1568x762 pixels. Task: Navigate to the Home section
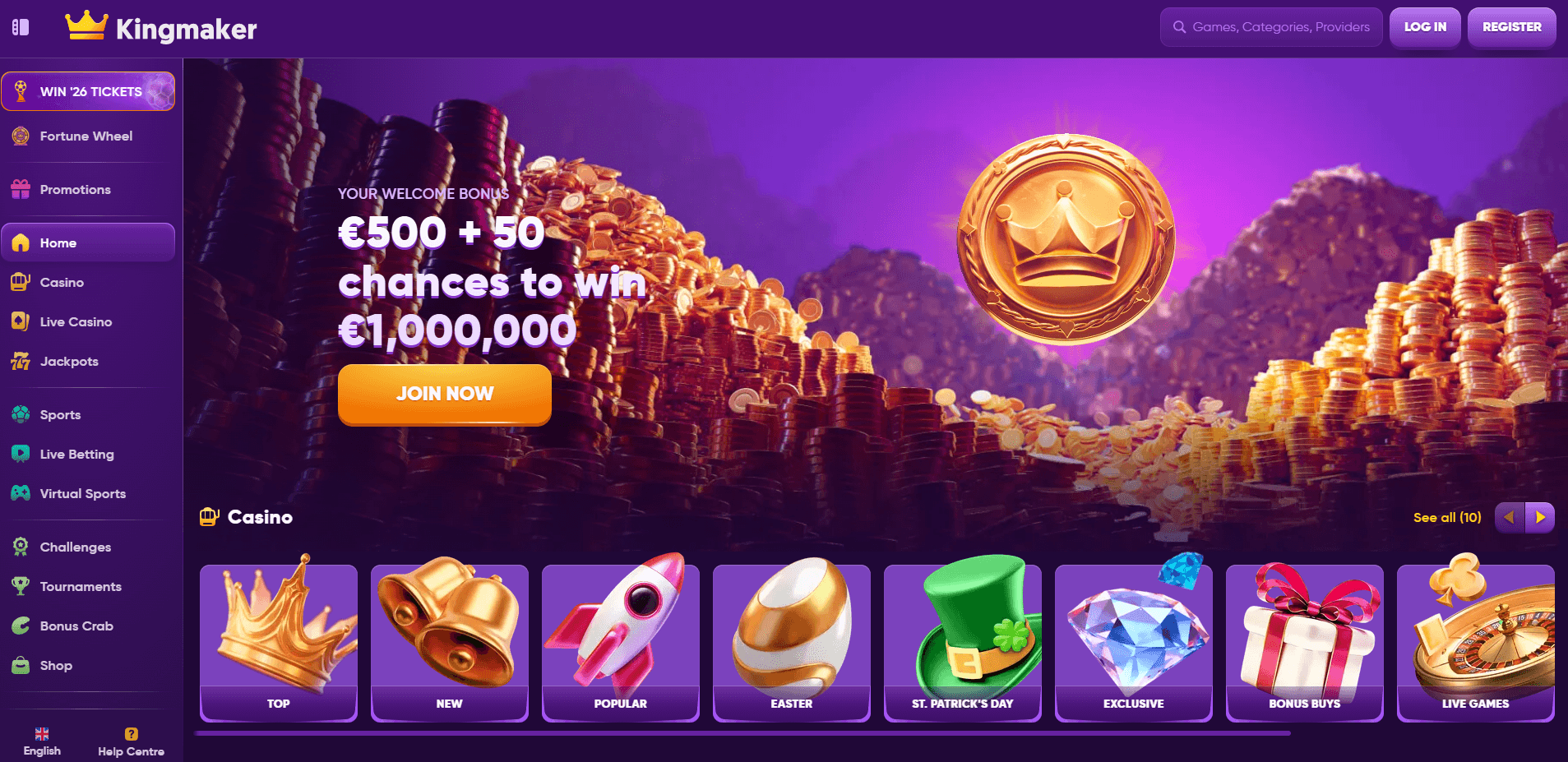tap(58, 242)
